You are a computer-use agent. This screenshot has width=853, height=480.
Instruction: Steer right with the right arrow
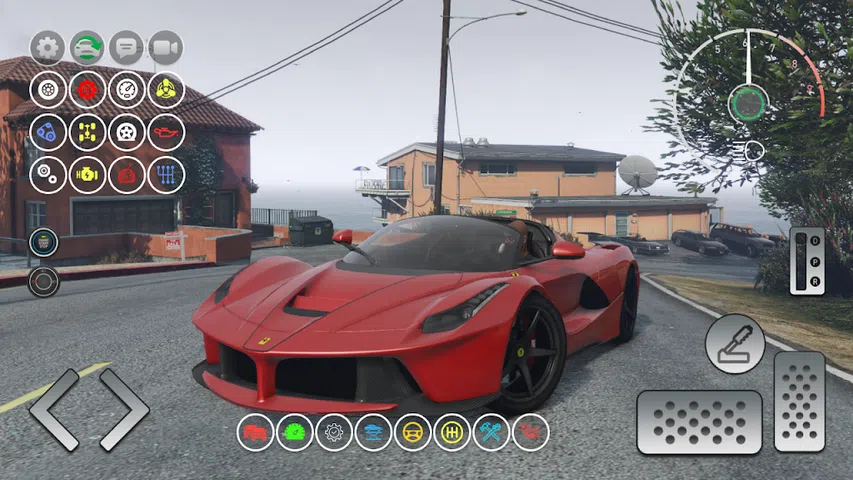(123, 410)
